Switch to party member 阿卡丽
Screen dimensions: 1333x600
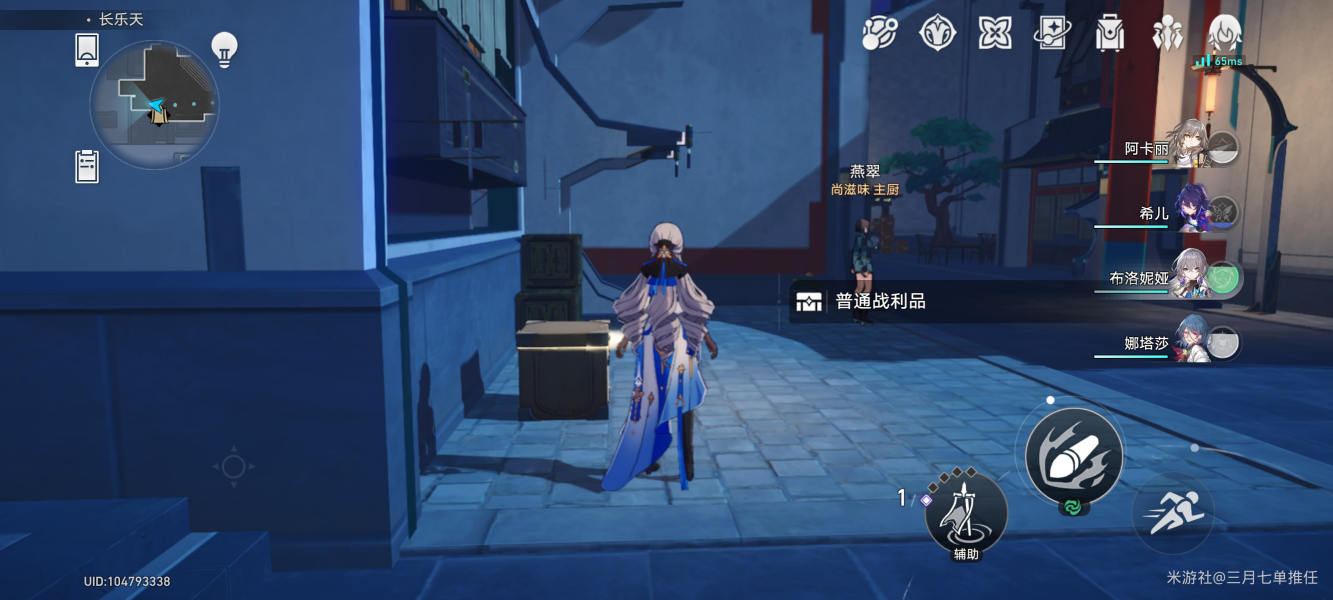pos(1190,148)
